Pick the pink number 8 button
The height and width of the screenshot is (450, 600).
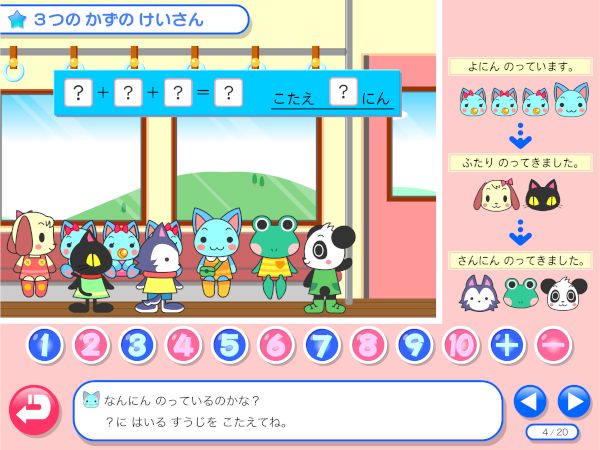pos(367,345)
